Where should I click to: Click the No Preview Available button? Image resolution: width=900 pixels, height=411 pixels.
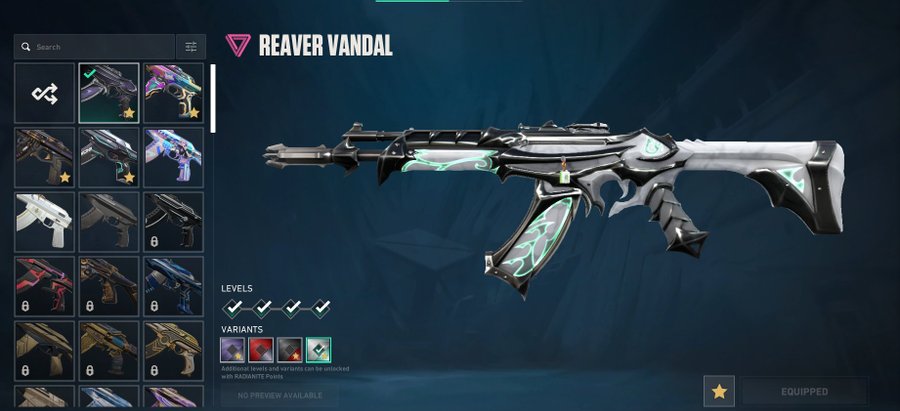click(x=279, y=396)
